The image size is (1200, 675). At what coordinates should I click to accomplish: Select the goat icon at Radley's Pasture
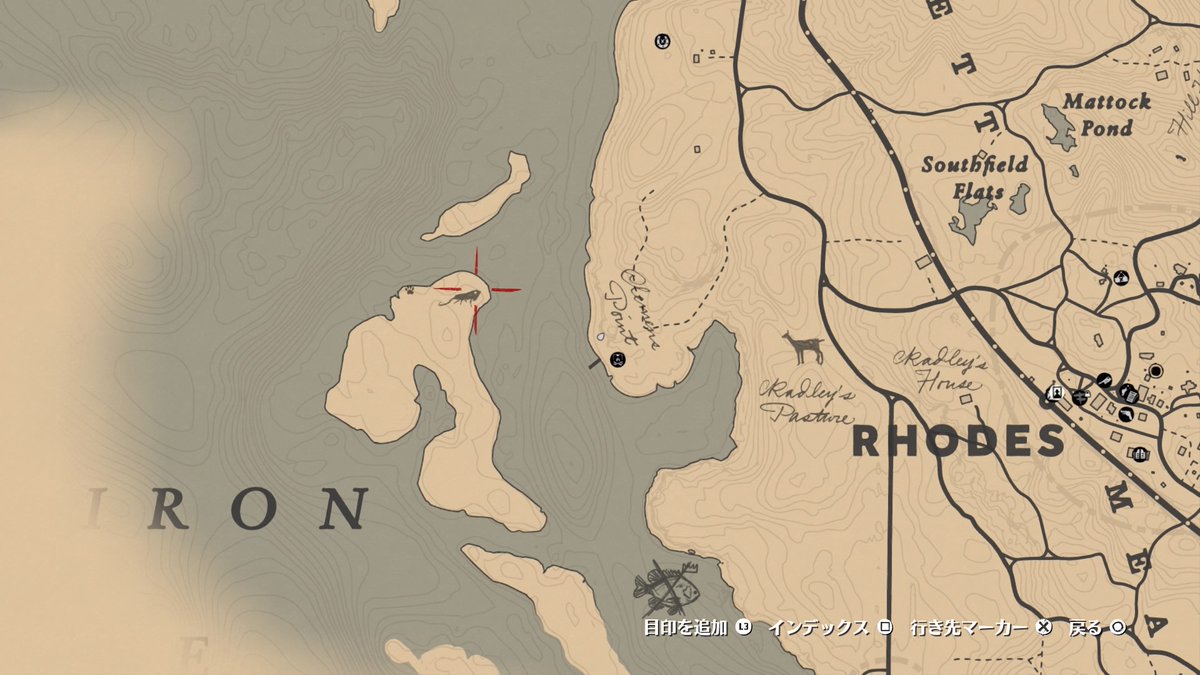click(802, 348)
